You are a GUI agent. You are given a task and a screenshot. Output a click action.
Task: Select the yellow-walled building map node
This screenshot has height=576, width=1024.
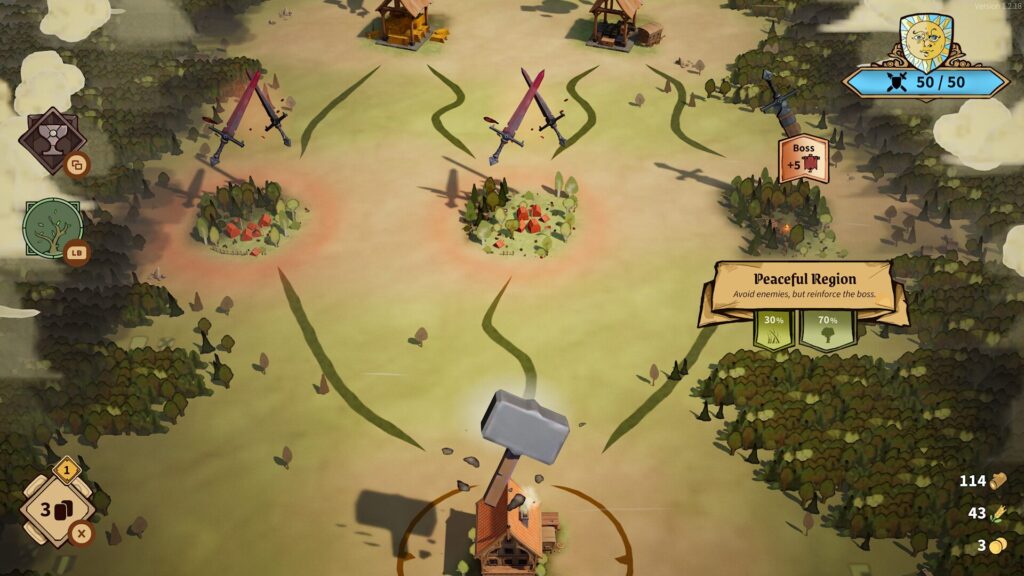tap(405, 22)
